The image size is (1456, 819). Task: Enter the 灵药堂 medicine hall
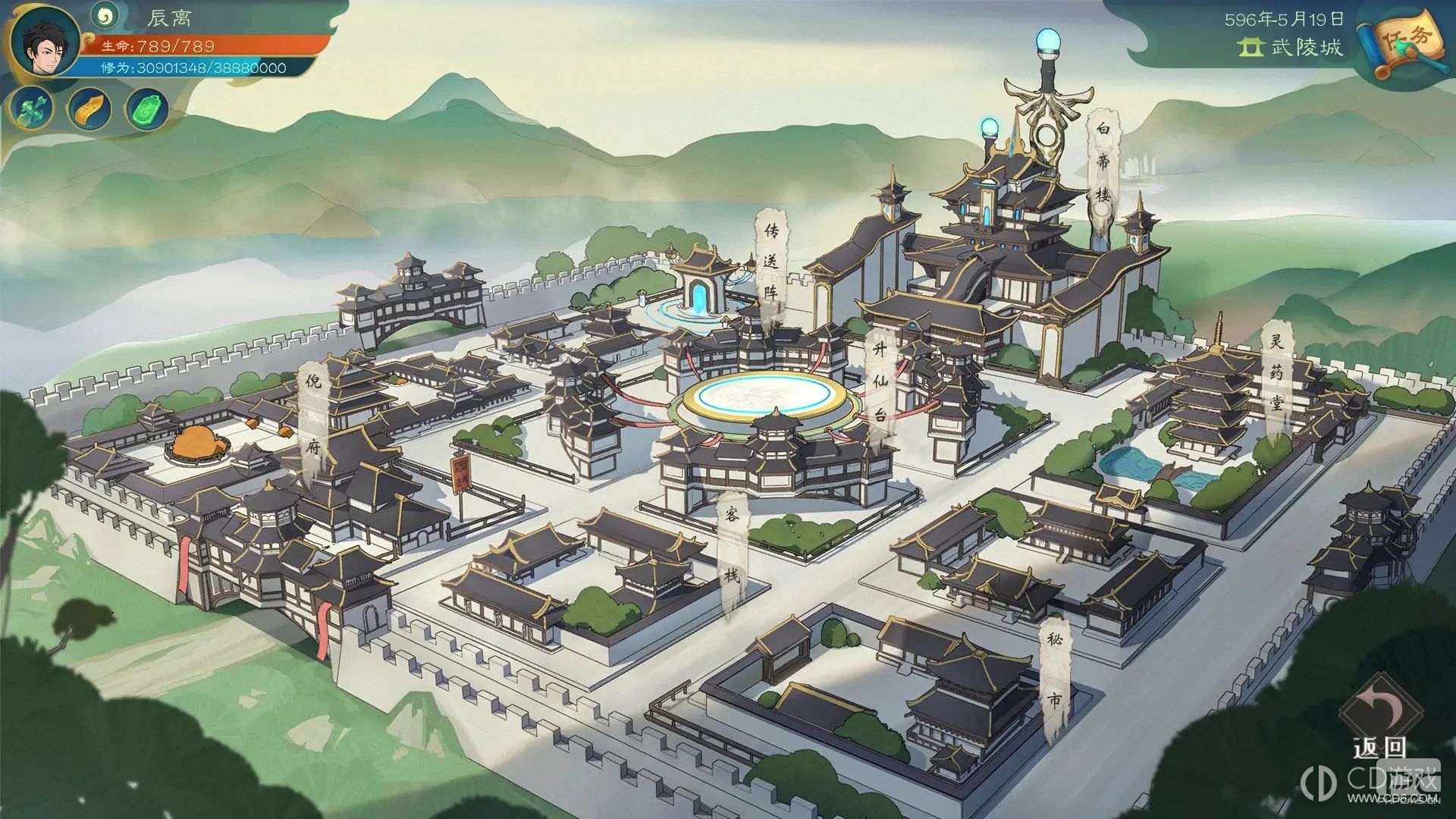pyautogui.click(x=1277, y=375)
